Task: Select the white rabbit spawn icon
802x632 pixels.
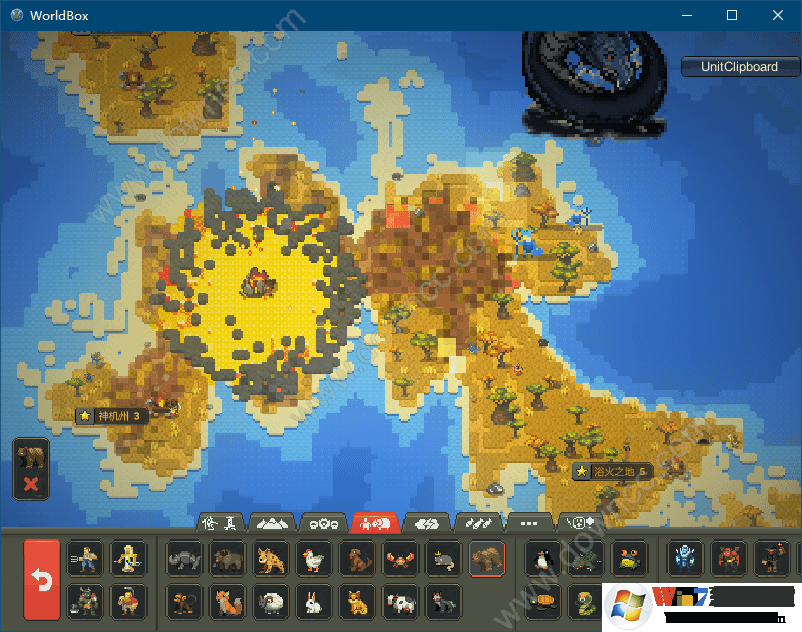Action: coord(314,602)
